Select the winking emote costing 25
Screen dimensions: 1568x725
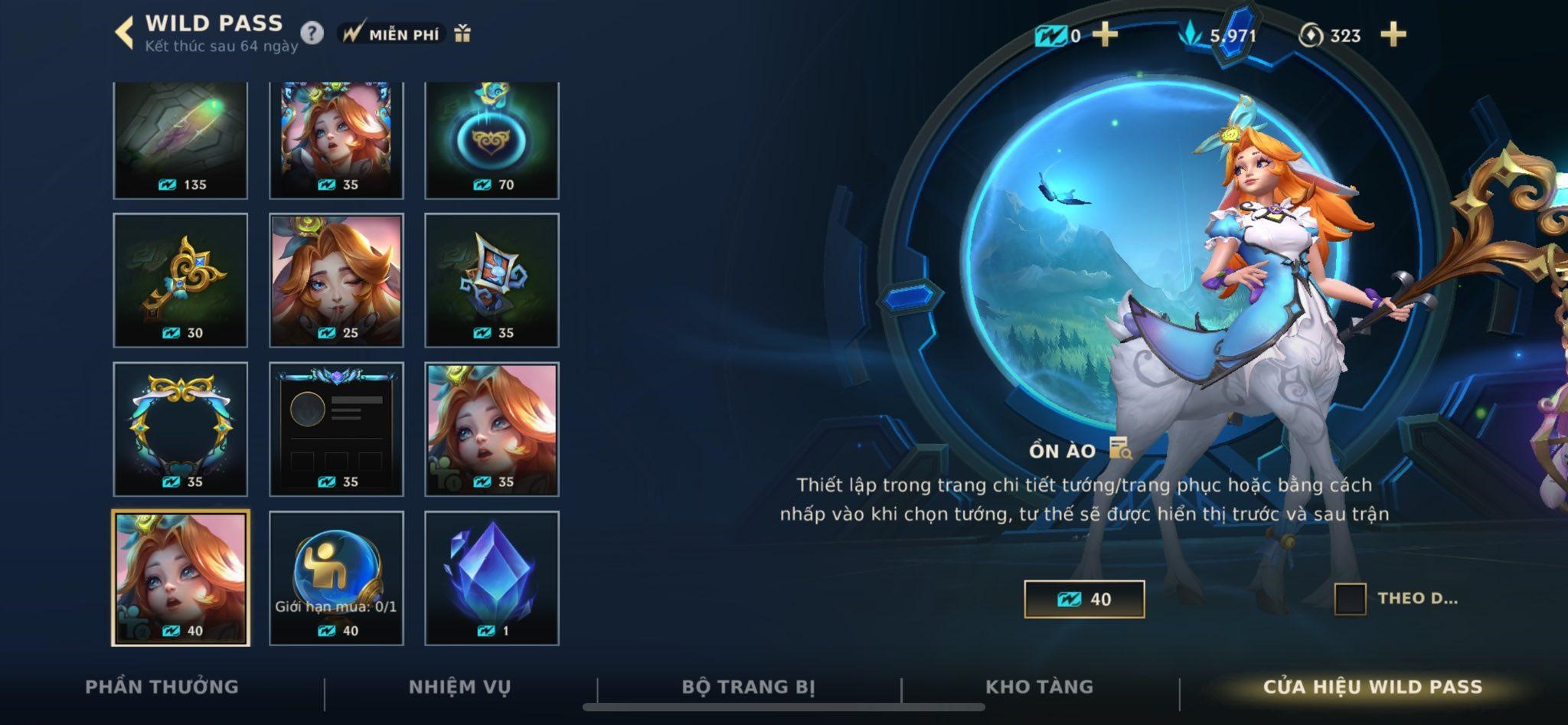coord(336,280)
